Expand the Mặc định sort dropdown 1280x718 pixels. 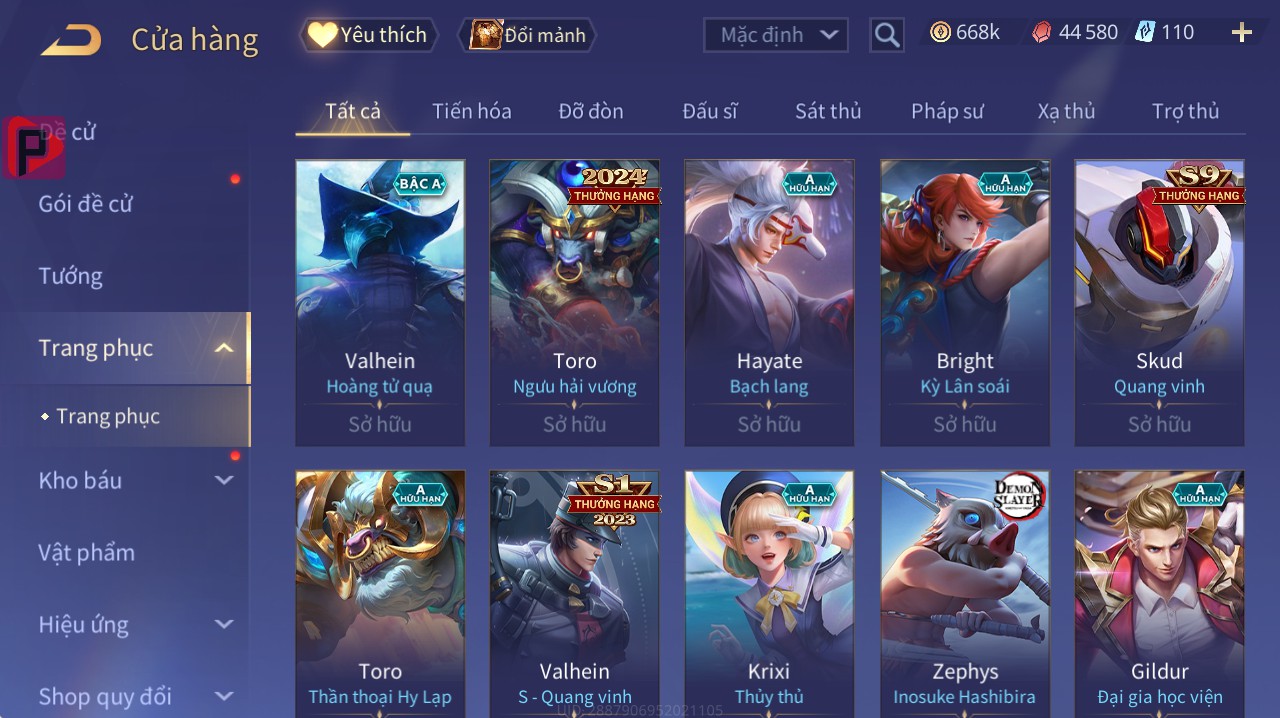click(777, 35)
